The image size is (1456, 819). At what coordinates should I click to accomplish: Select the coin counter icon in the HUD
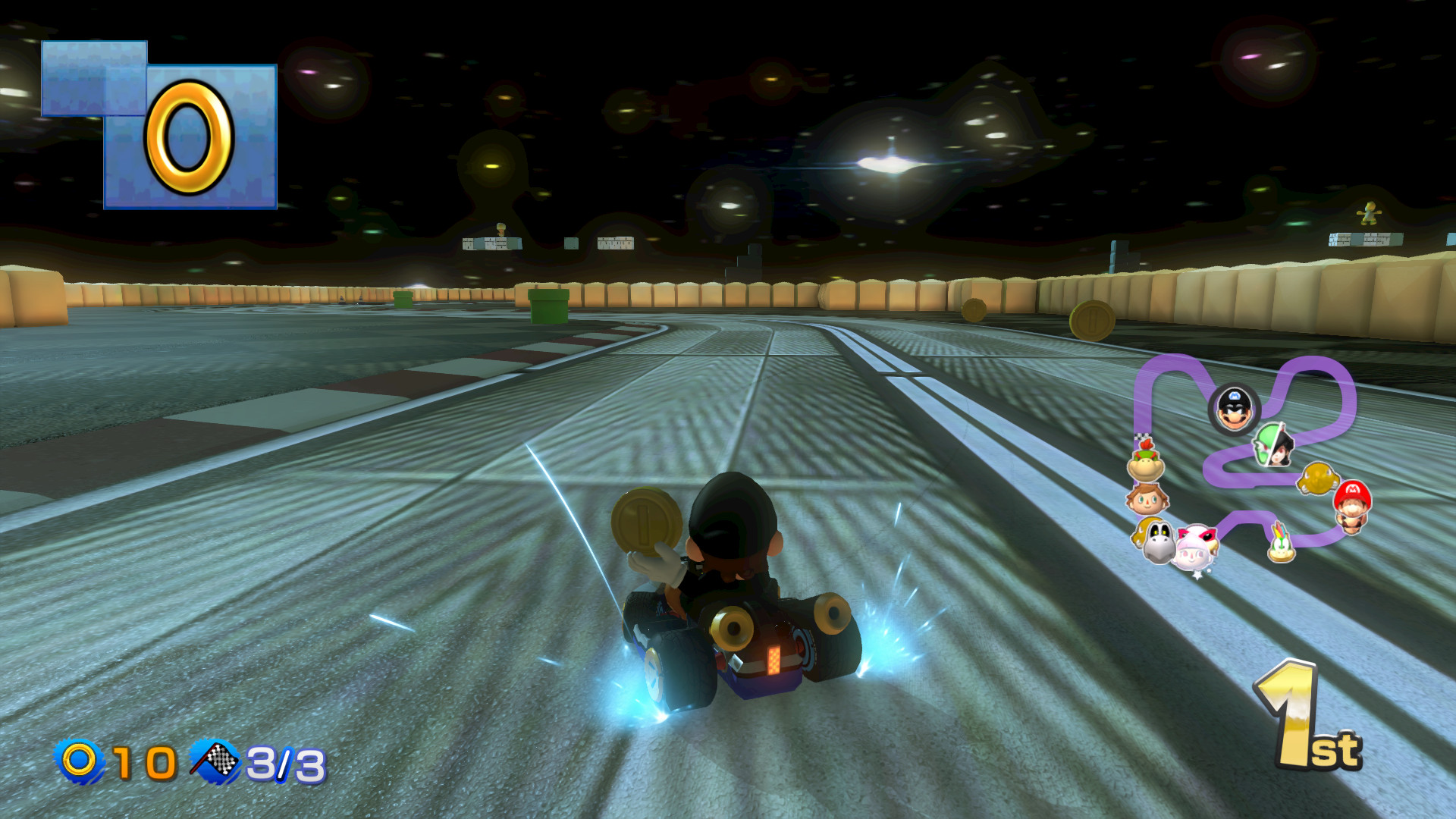[79, 759]
